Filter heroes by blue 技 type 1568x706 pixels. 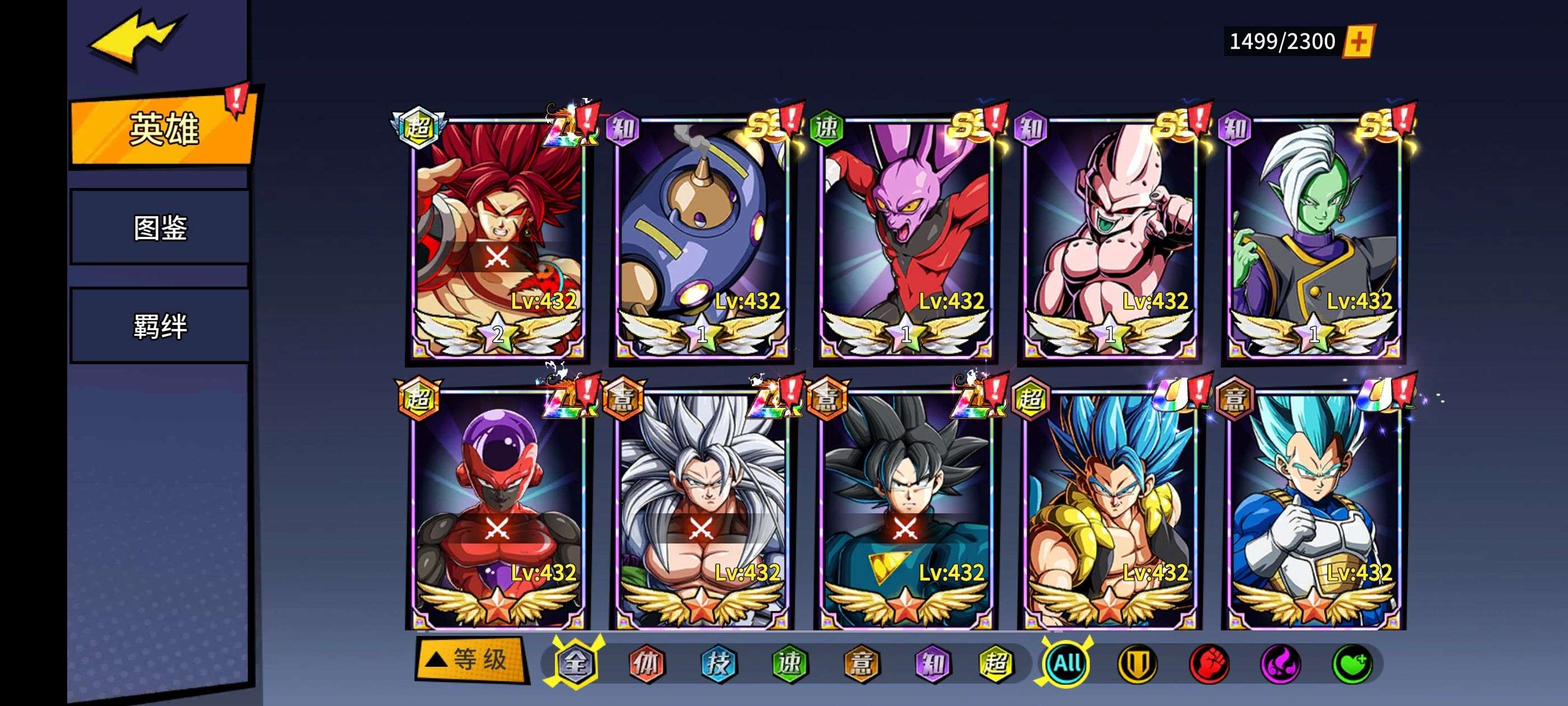click(718, 663)
